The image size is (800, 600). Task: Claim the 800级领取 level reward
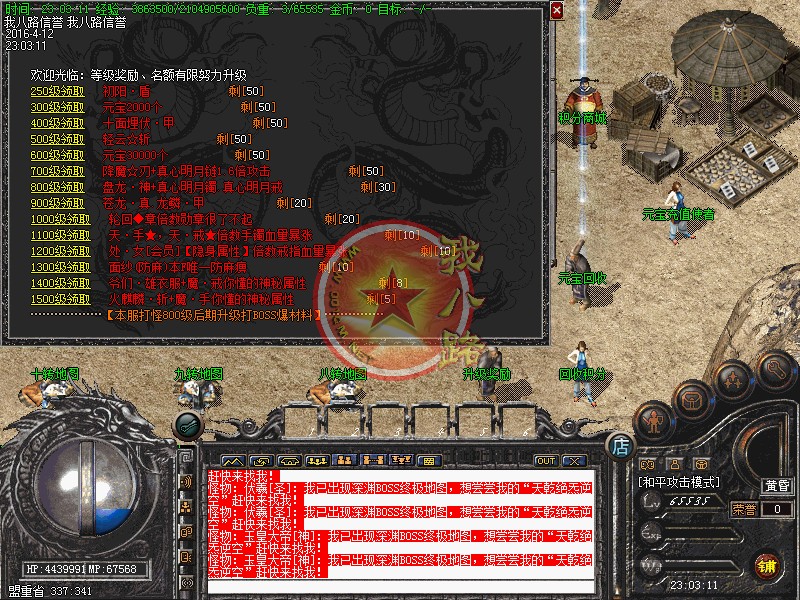pos(58,187)
